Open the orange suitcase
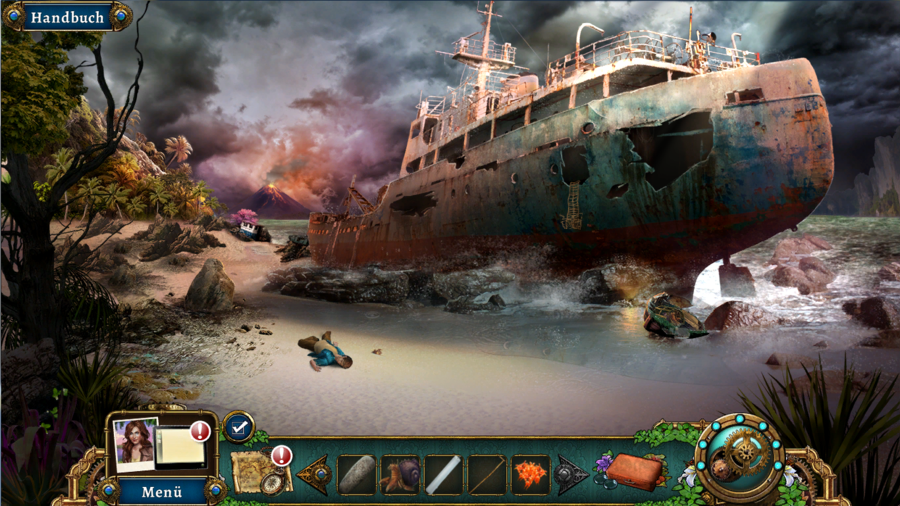 click(x=633, y=471)
